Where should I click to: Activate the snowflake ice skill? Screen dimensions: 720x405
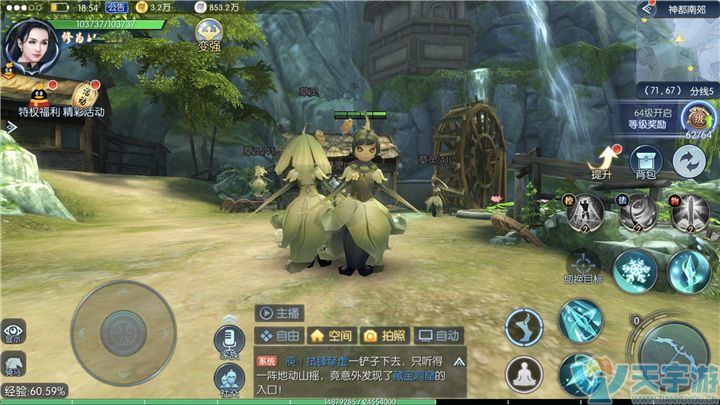tap(634, 270)
